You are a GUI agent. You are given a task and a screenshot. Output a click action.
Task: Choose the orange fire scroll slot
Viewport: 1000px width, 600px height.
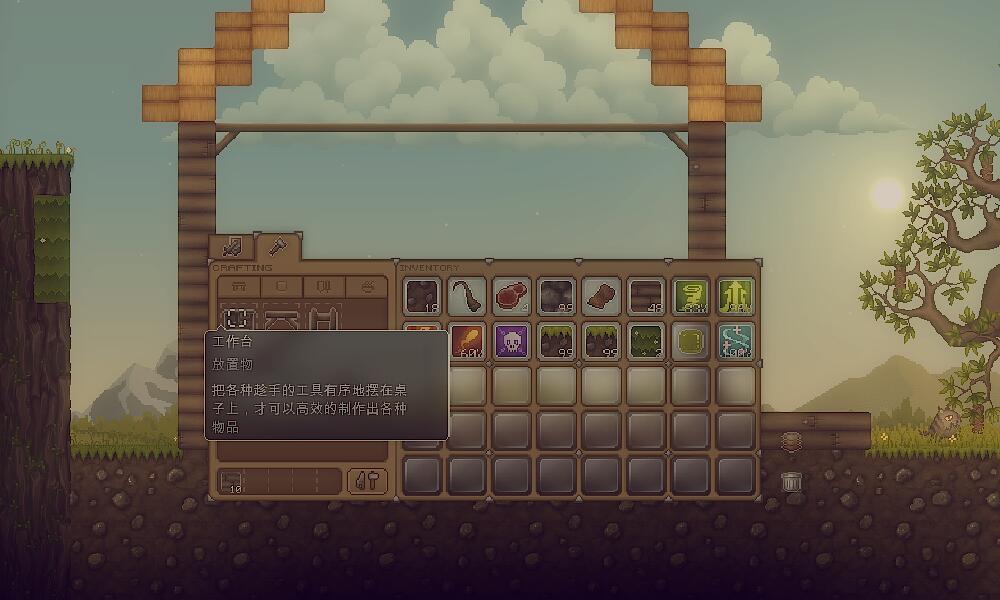(x=467, y=341)
